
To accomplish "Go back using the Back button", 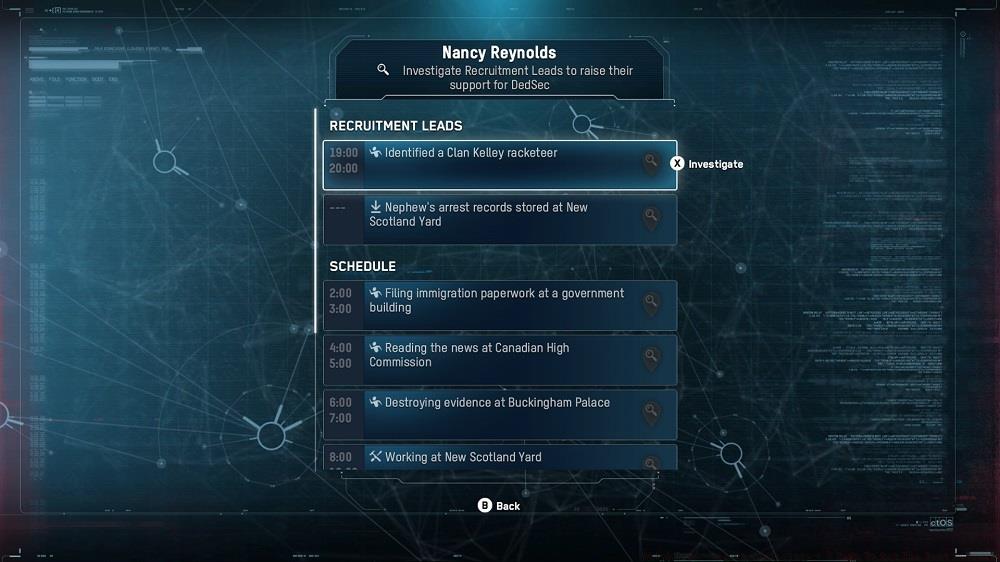I will [499, 506].
